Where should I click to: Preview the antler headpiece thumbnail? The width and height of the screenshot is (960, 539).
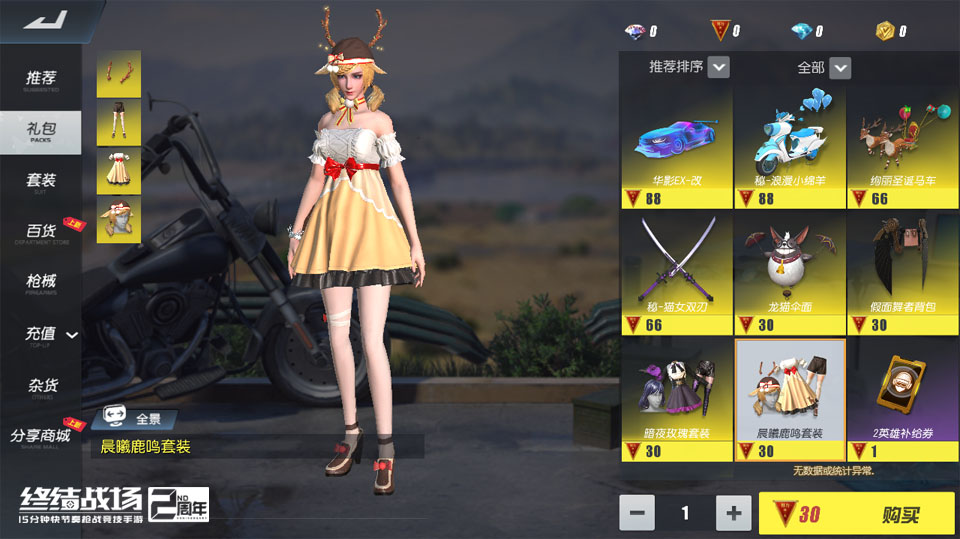pos(119,74)
